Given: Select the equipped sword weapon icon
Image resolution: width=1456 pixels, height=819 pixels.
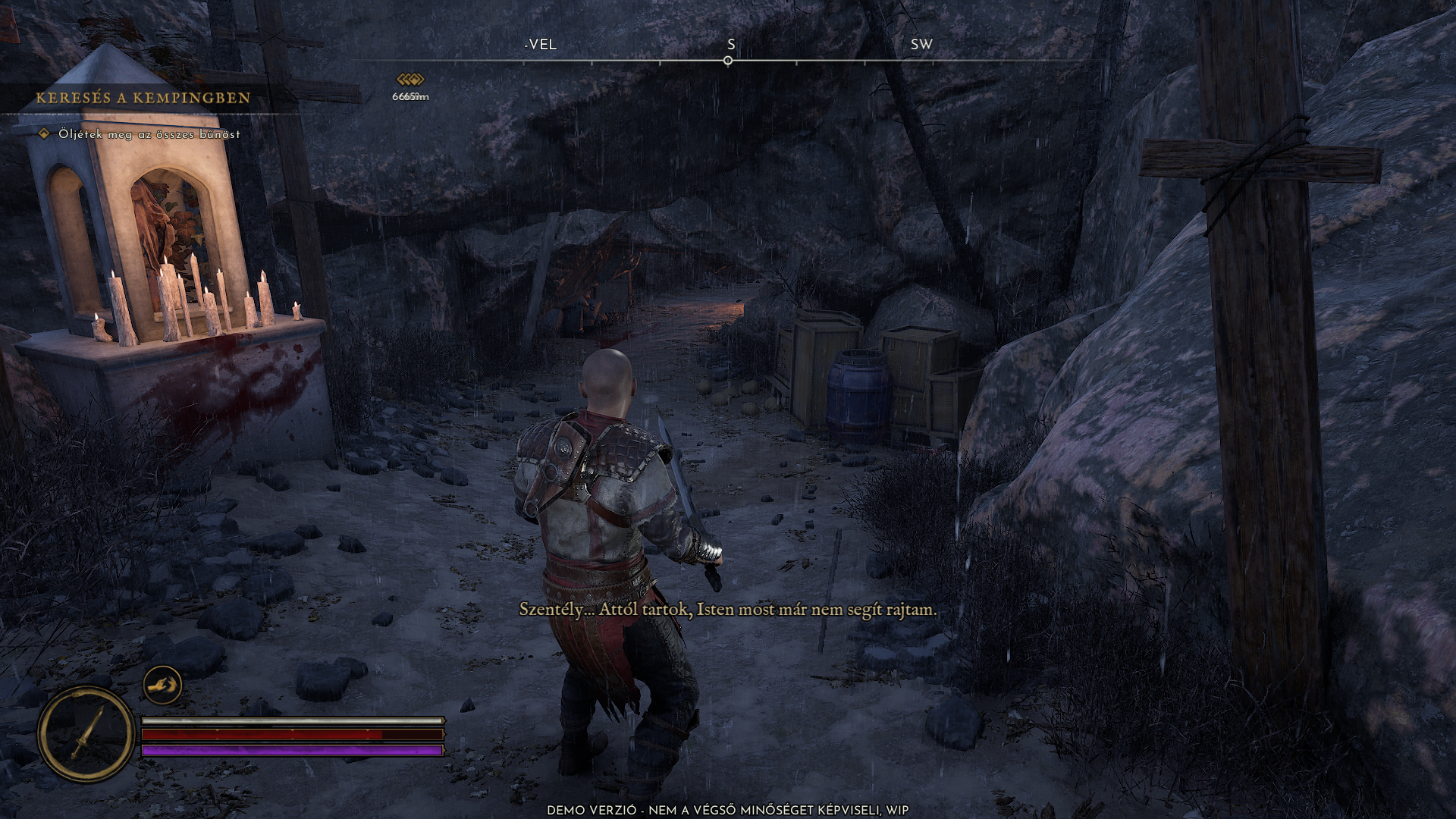Looking at the screenshot, I should pos(86,733).
